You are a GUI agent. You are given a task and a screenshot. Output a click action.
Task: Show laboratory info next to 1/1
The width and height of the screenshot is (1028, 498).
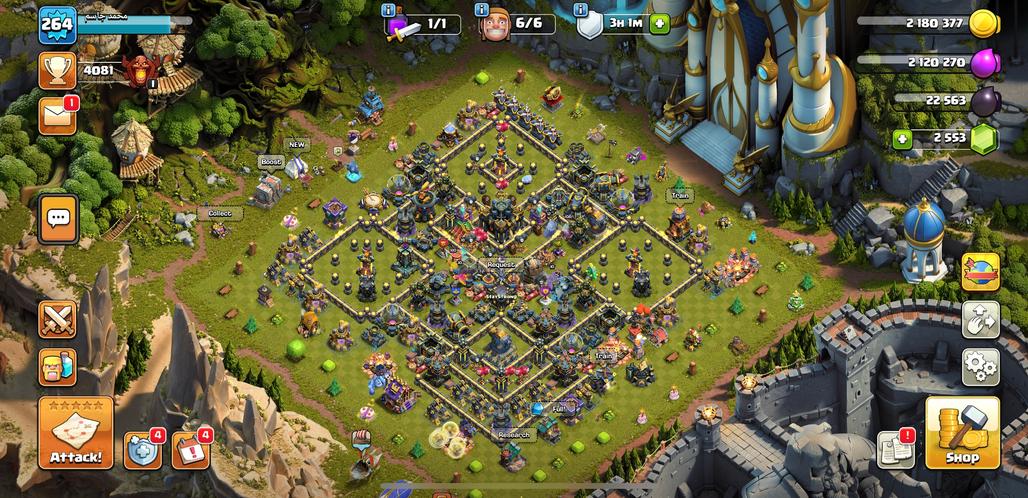pos(391,11)
